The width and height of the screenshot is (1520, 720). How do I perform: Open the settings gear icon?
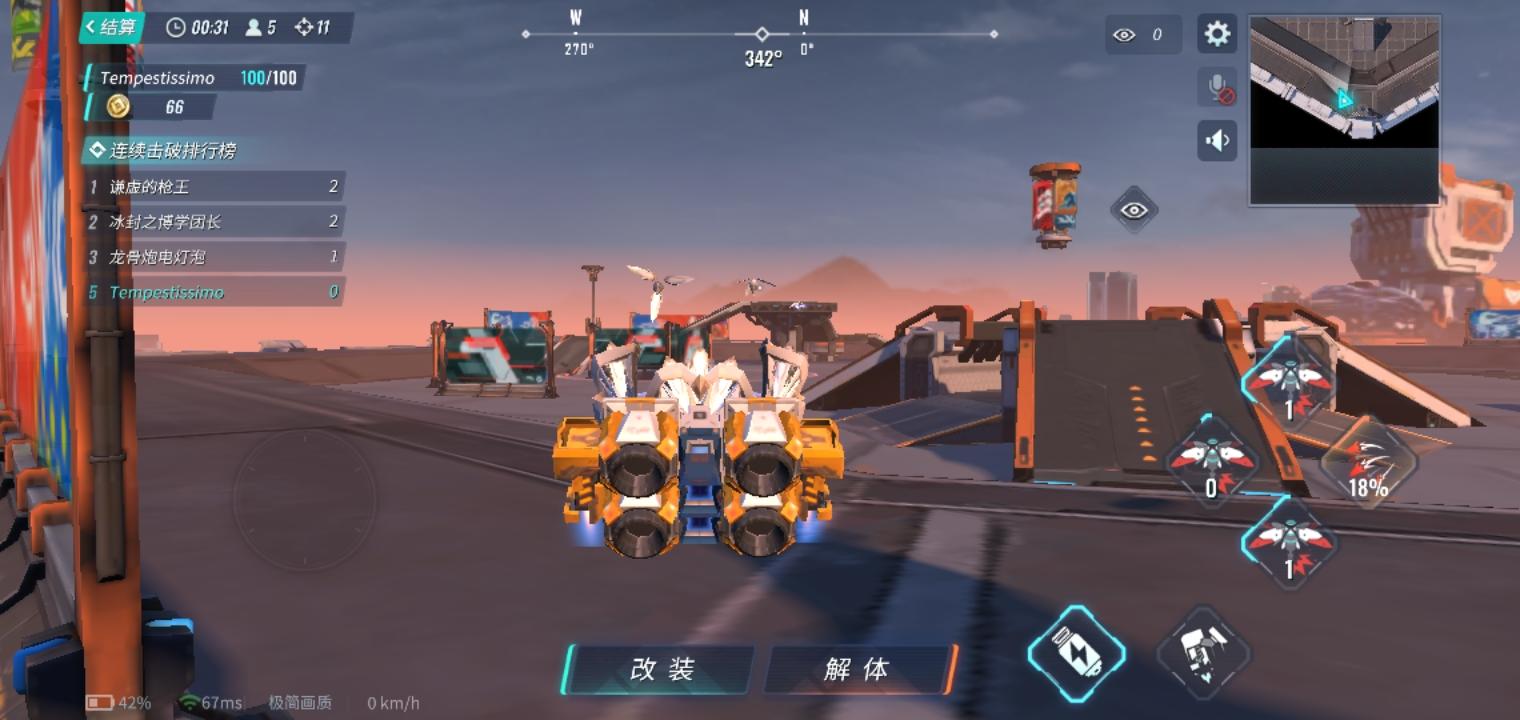pos(1216,33)
